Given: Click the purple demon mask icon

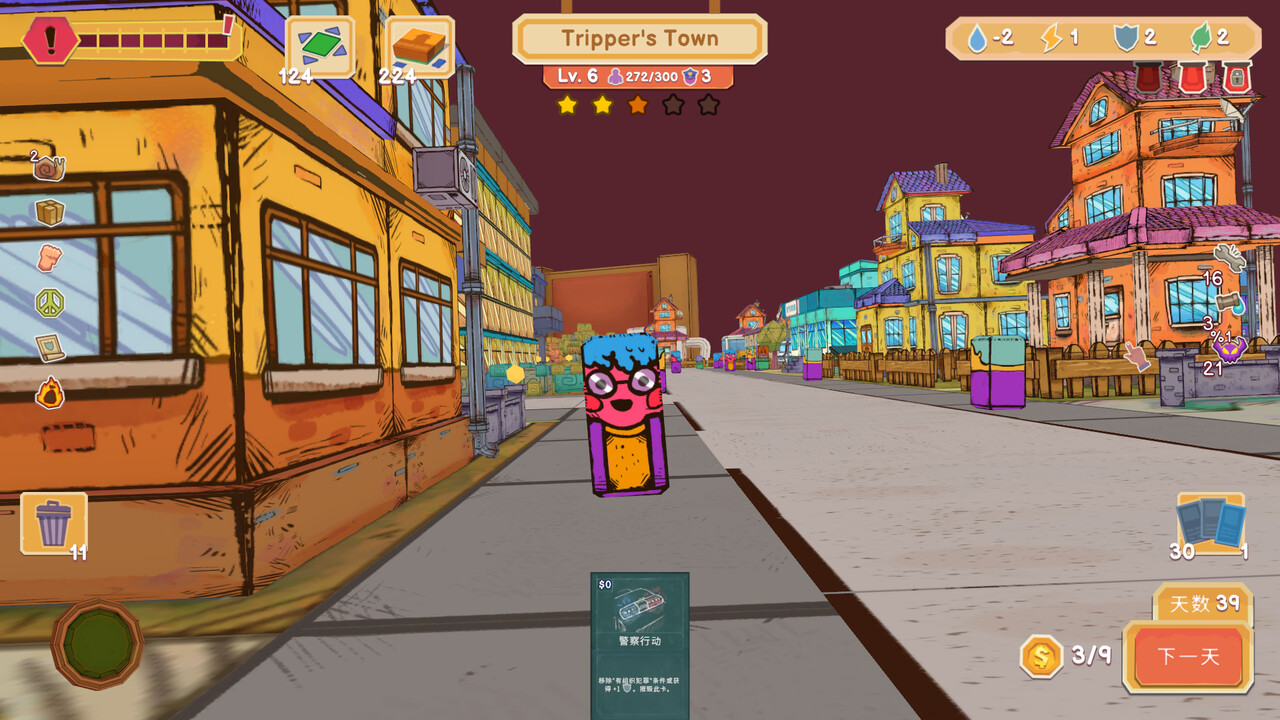Looking at the screenshot, I should tap(1229, 349).
